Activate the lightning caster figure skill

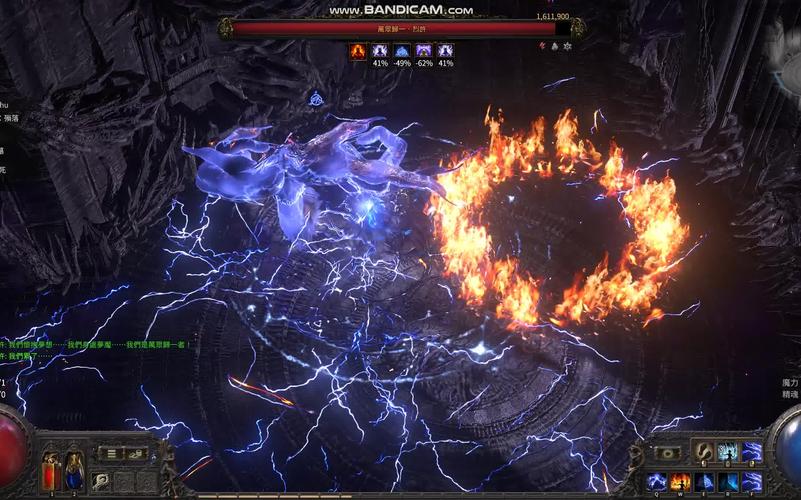tap(728, 452)
